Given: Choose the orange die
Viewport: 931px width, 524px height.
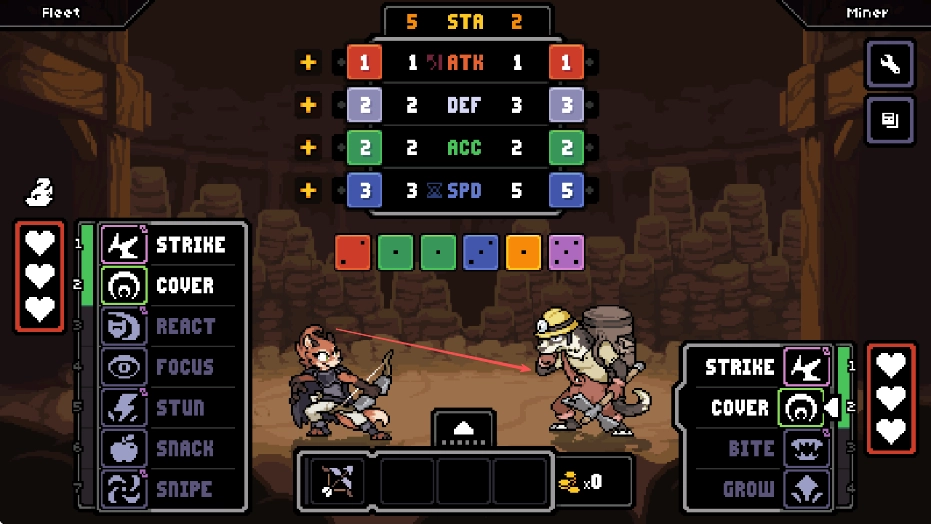Looking at the screenshot, I should (523, 253).
